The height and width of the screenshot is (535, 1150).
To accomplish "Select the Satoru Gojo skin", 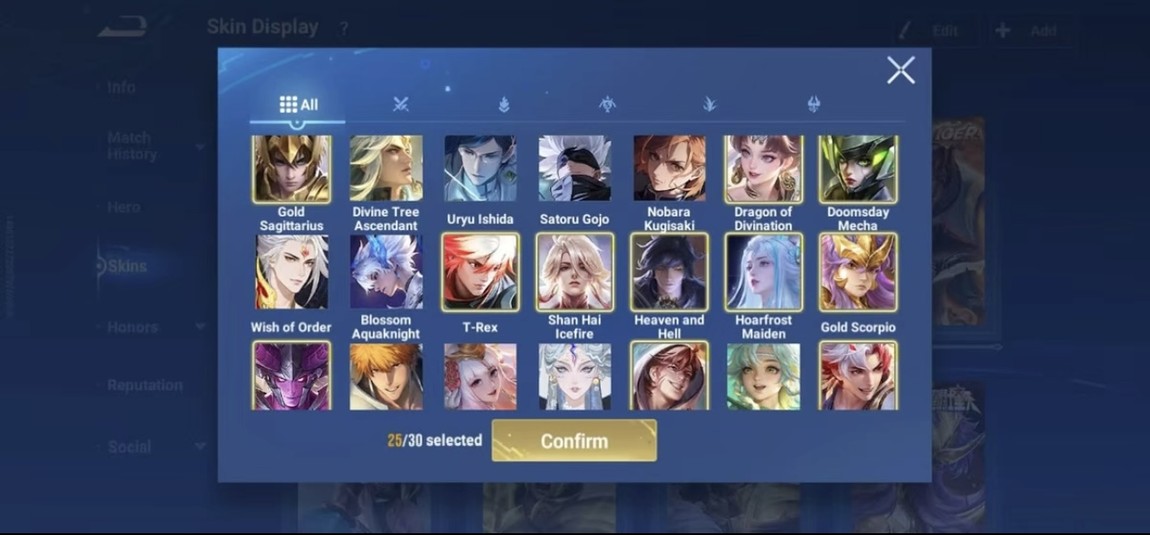I will tap(574, 170).
